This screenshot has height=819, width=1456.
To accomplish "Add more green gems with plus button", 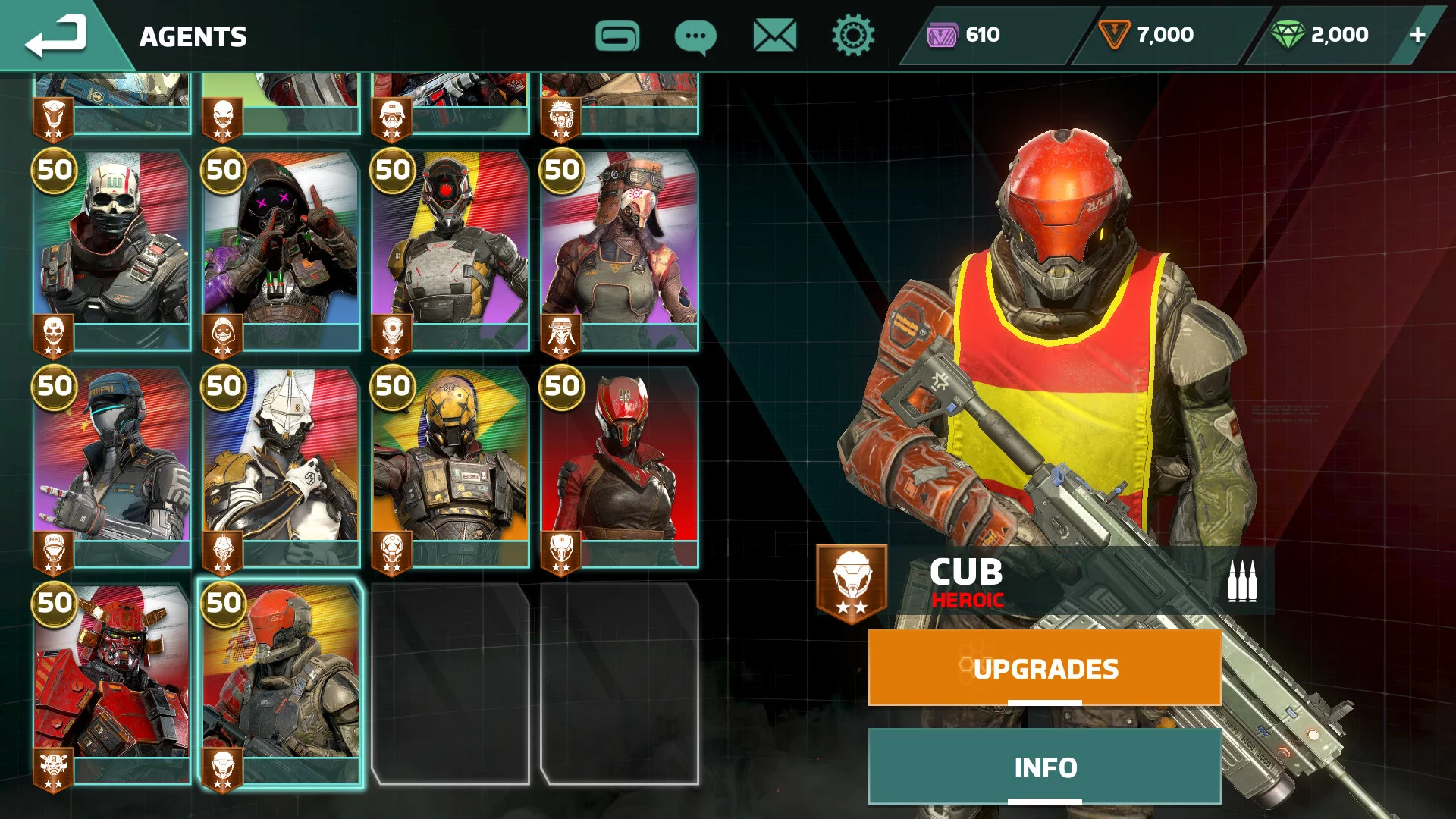I will point(1417,35).
